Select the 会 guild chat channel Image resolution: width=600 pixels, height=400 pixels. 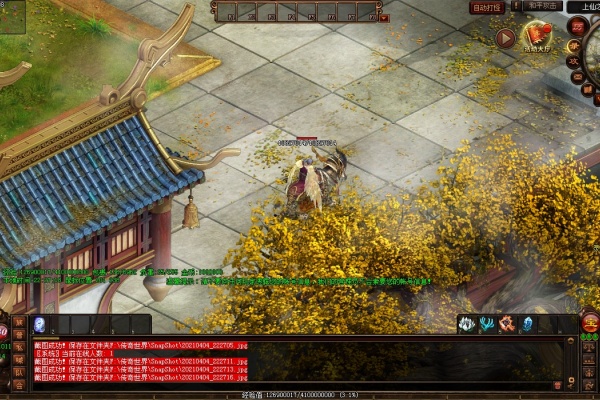pos(18,384)
